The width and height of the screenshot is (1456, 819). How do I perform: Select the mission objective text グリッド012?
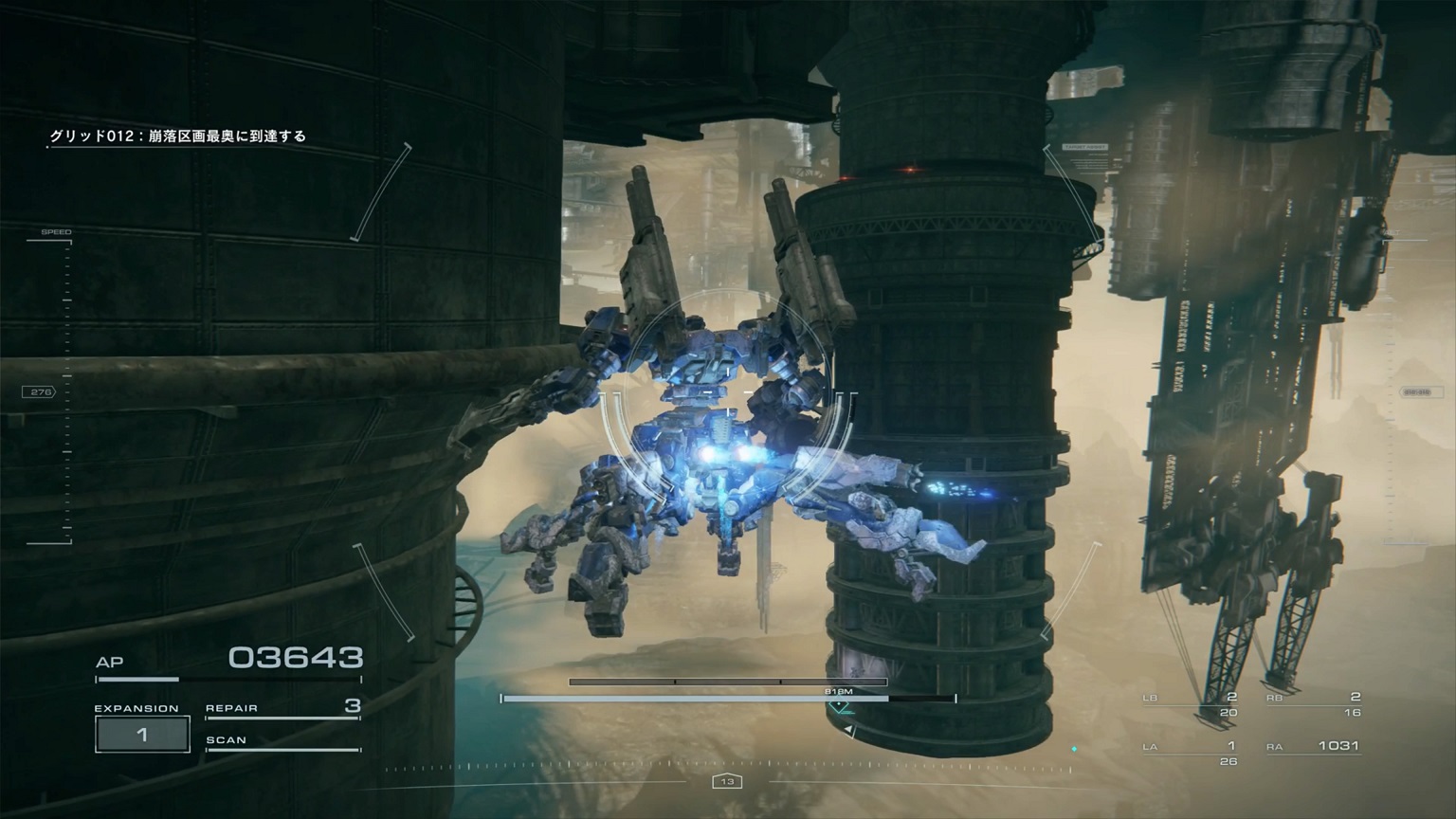pyautogui.click(x=180, y=135)
